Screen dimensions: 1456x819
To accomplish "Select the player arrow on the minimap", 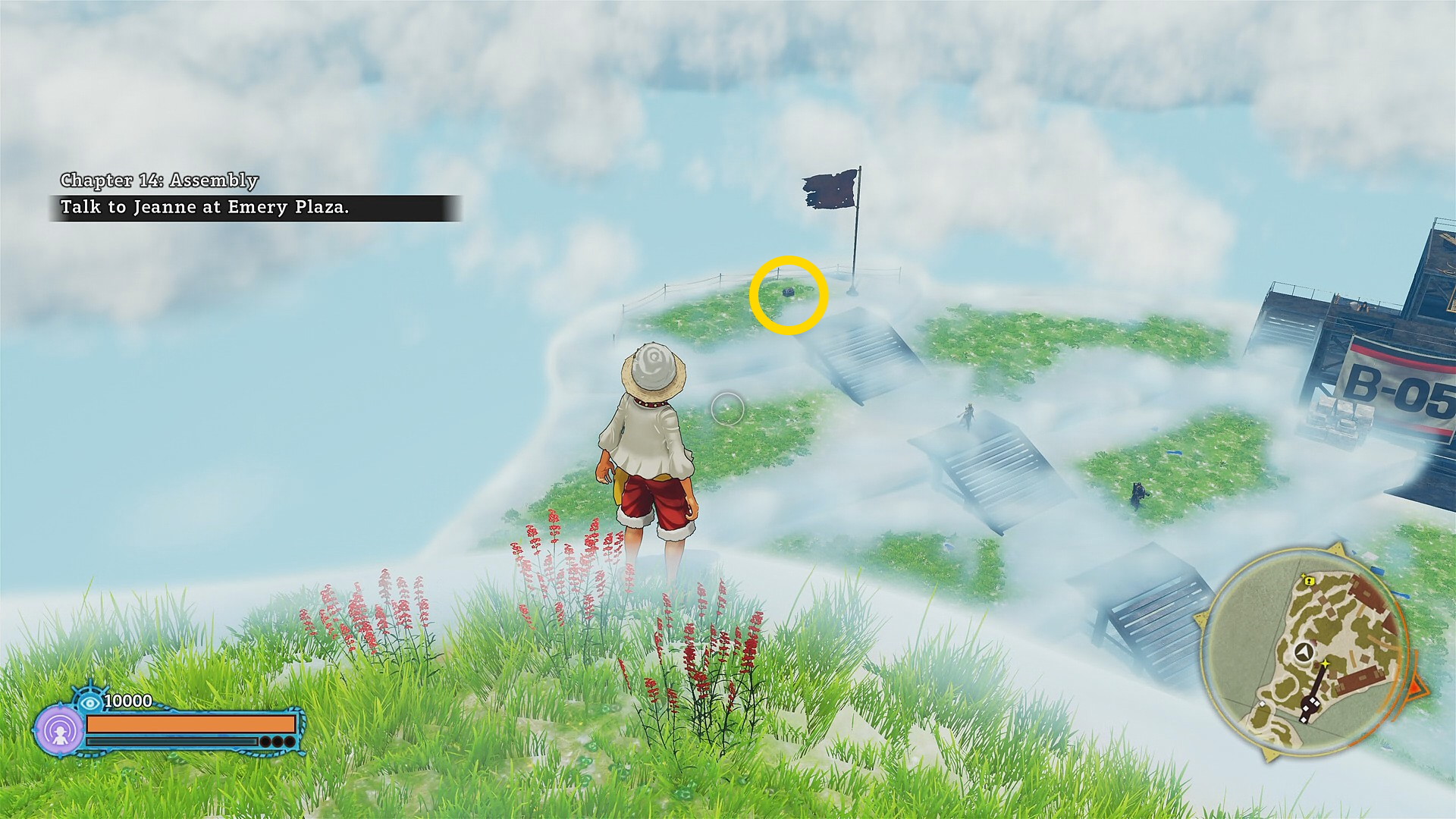I will (1303, 651).
